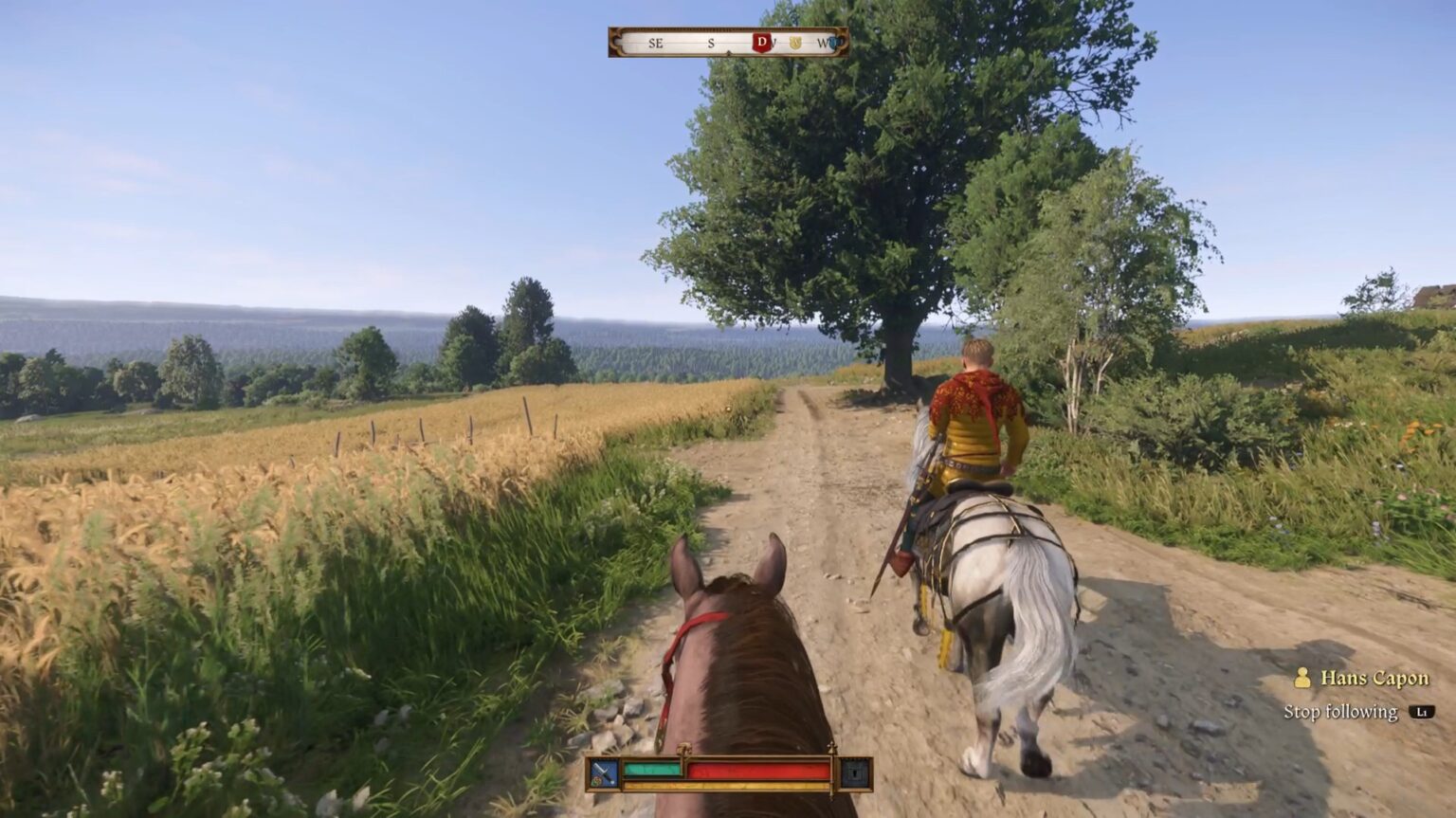
Task: Open the compass bar at screen top
Action: 726,43
